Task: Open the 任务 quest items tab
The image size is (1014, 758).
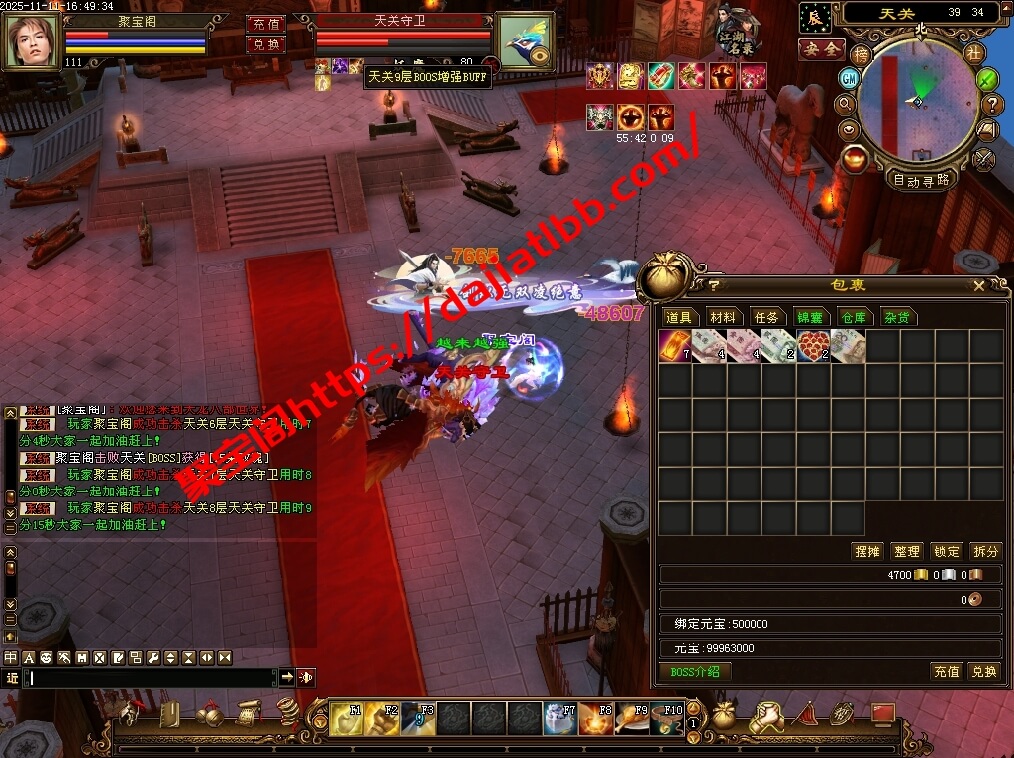Action: pos(766,317)
